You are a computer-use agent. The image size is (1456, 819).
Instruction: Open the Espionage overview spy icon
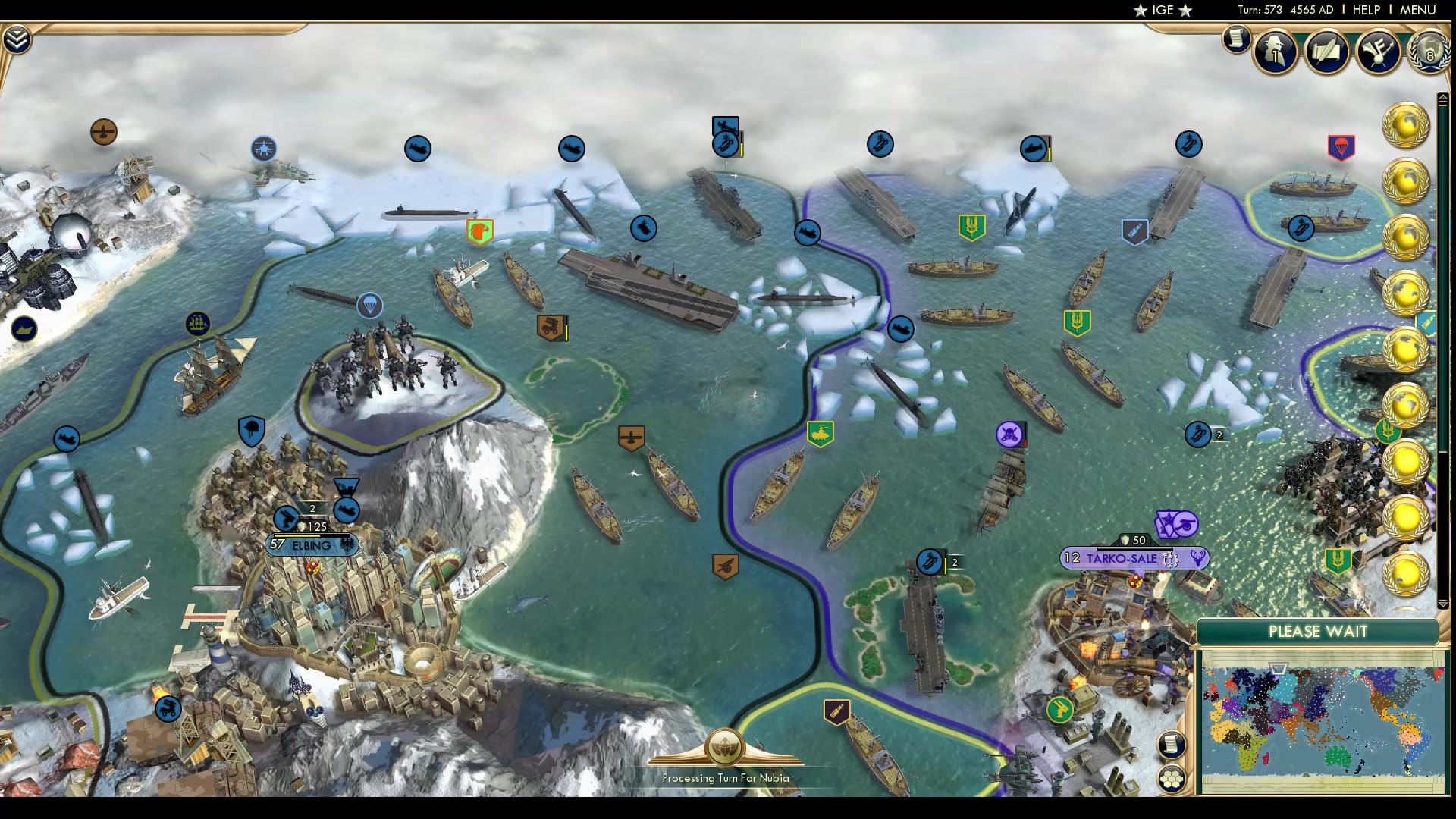[1275, 52]
